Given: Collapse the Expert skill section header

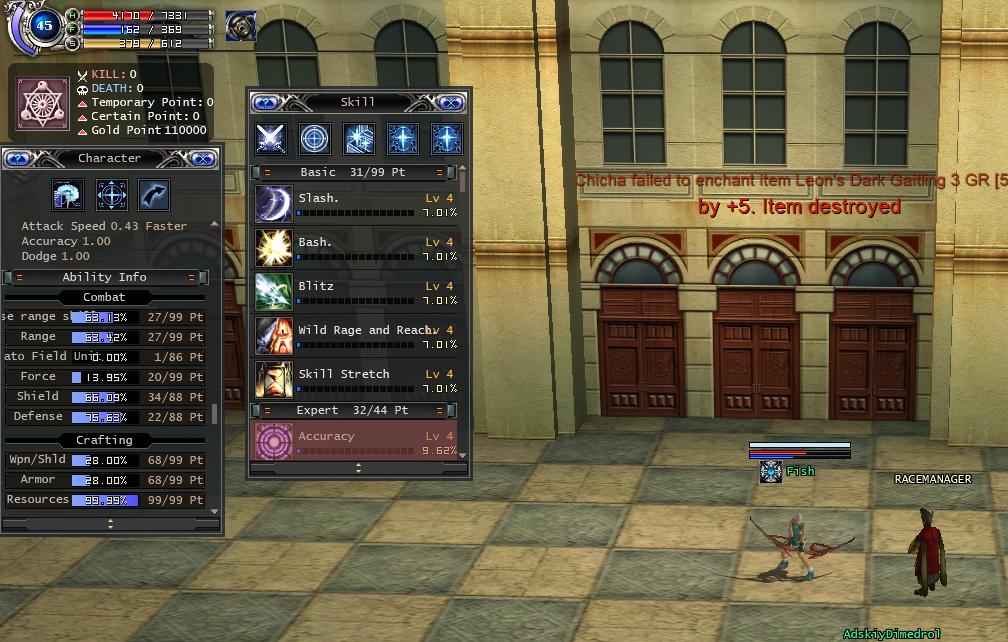Looking at the screenshot, I should [267, 410].
